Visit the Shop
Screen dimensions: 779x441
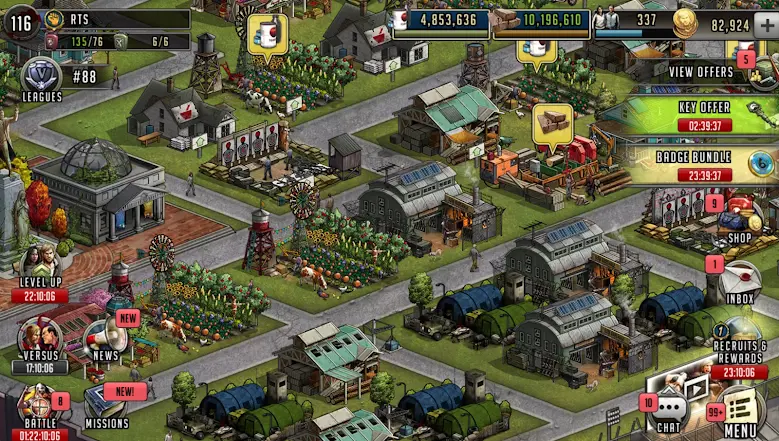click(x=738, y=220)
